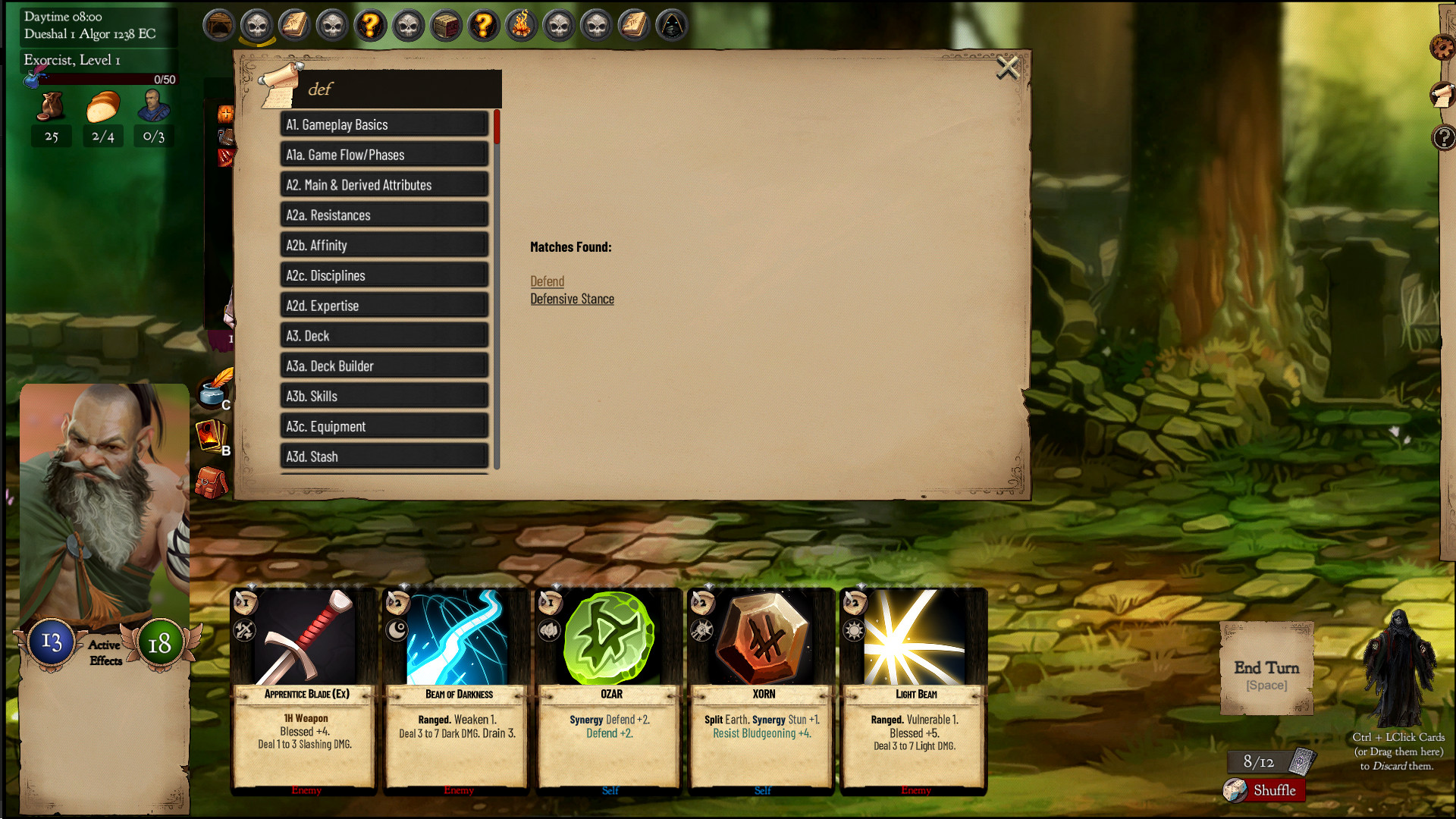Image resolution: width=1456 pixels, height=819 pixels.
Task: Click the hooded figure icon at toolbar's right end
Action: 672,24
